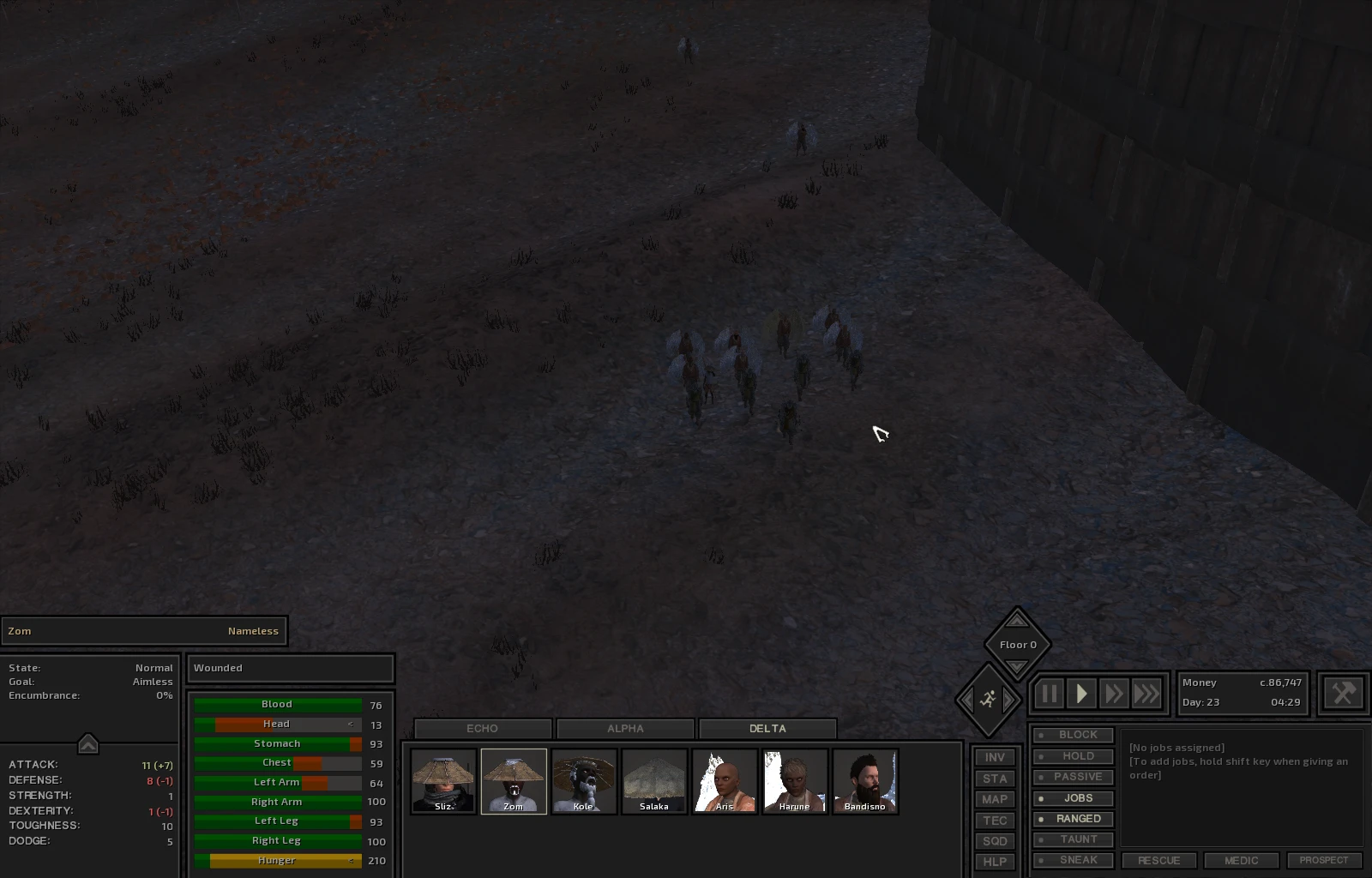Screen dimensions: 1372x878
Task: Enable SNEAK mode
Action: pyautogui.click(x=1074, y=860)
